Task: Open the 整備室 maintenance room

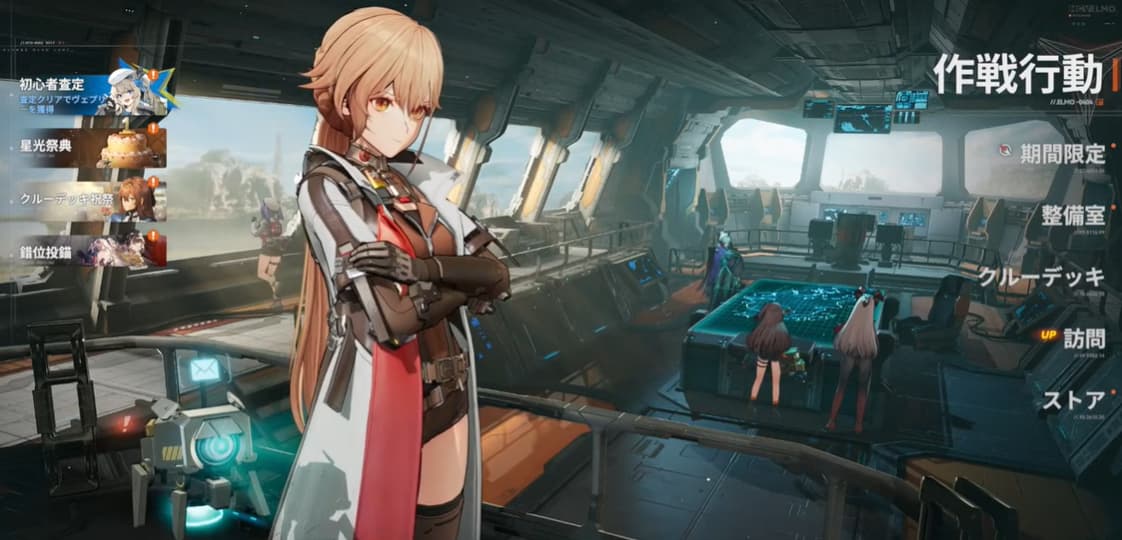Action: 1072,216
